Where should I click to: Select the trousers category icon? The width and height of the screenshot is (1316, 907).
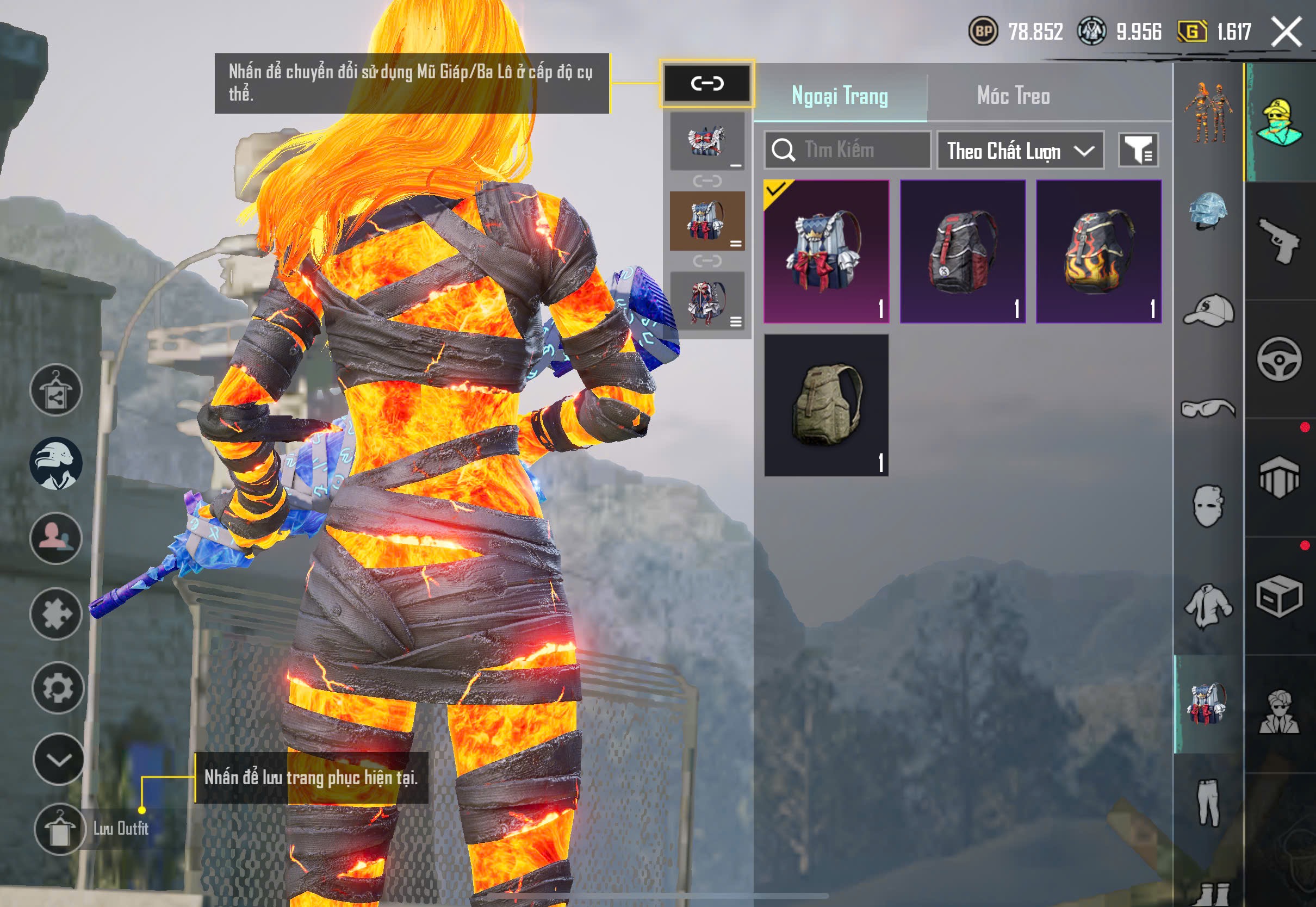click(x=1208, y=803)
